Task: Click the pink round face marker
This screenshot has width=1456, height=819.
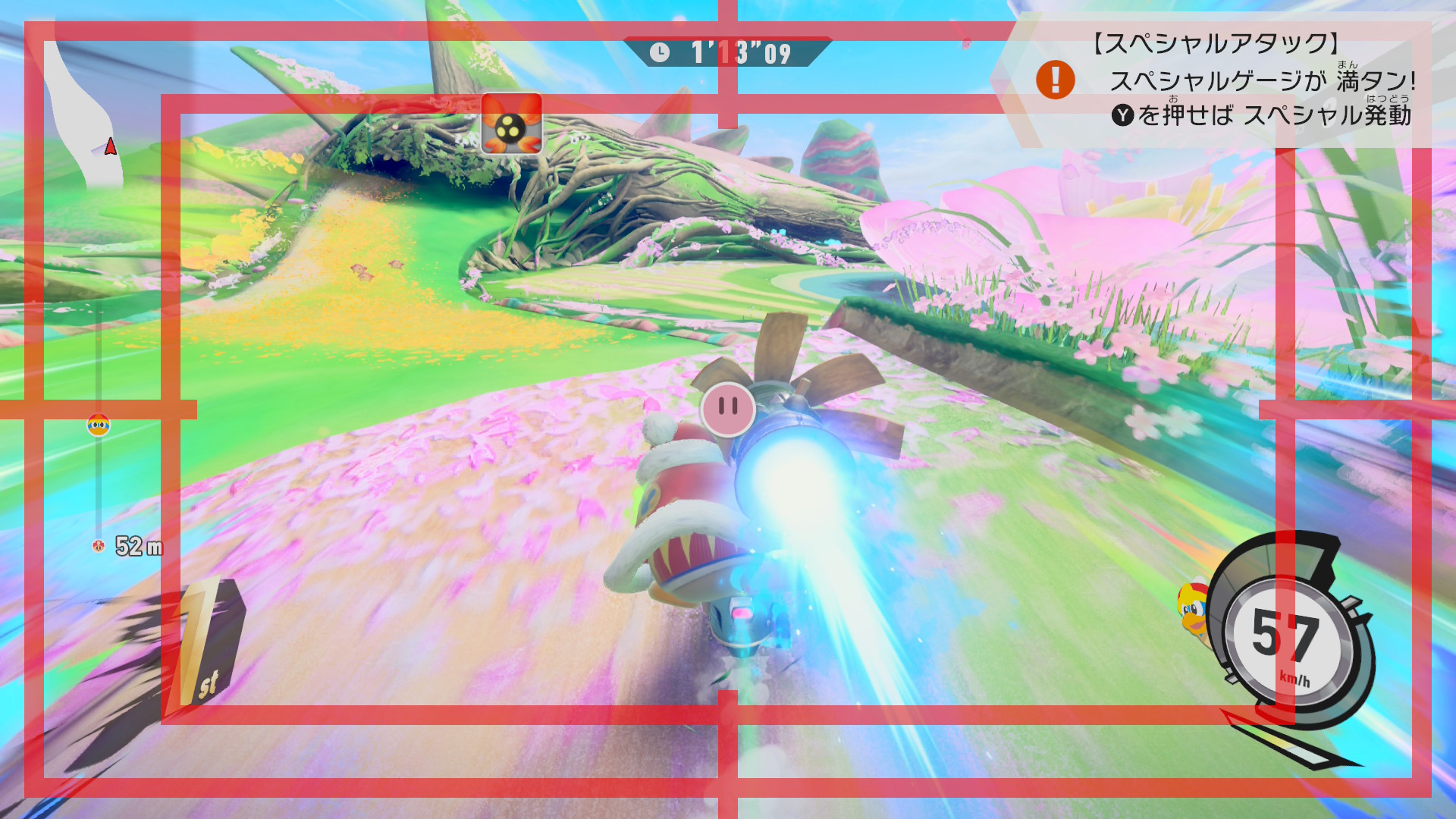Action: (x=728, y=409)
